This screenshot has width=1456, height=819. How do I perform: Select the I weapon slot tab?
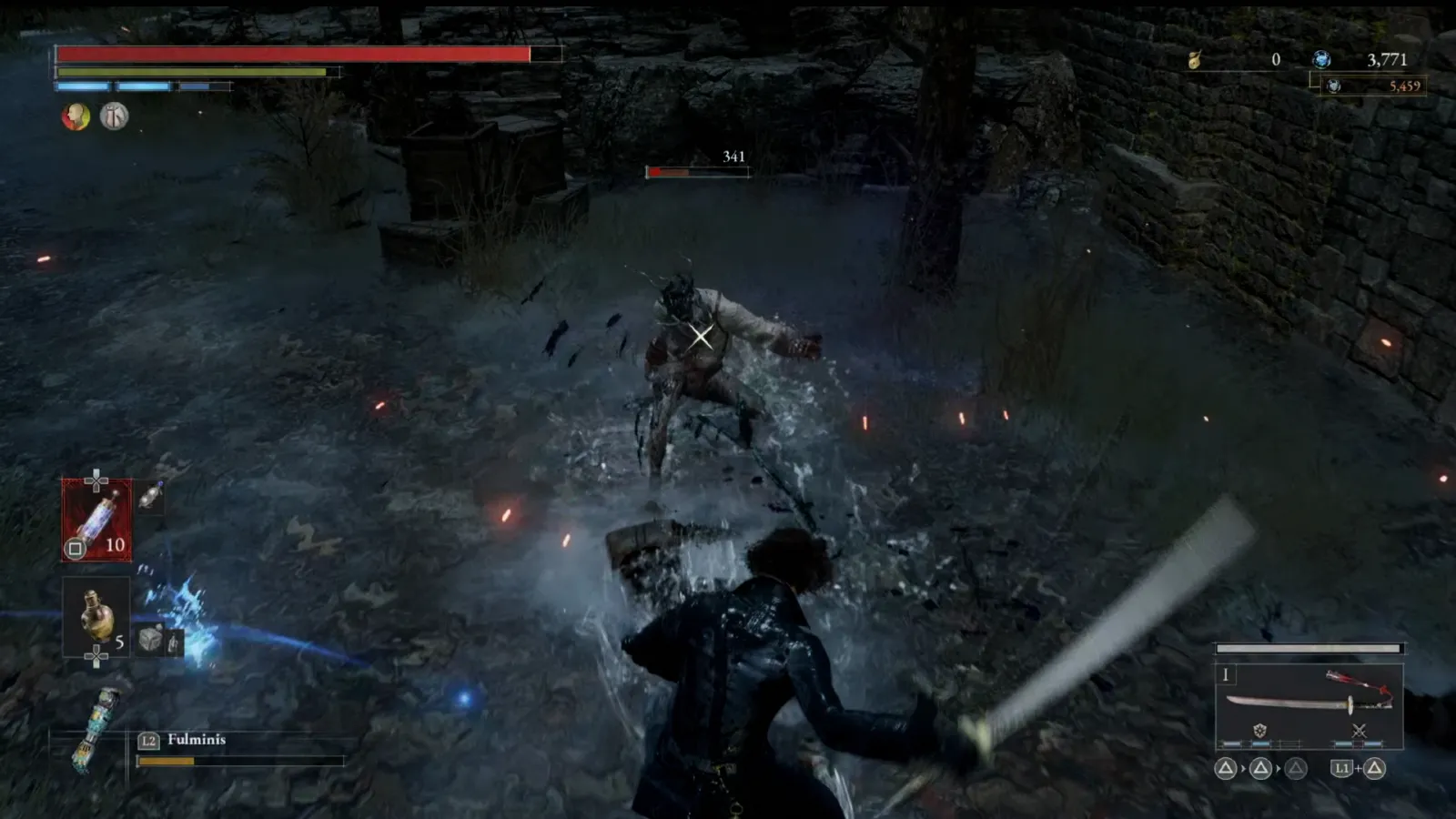coord(1226,675)
